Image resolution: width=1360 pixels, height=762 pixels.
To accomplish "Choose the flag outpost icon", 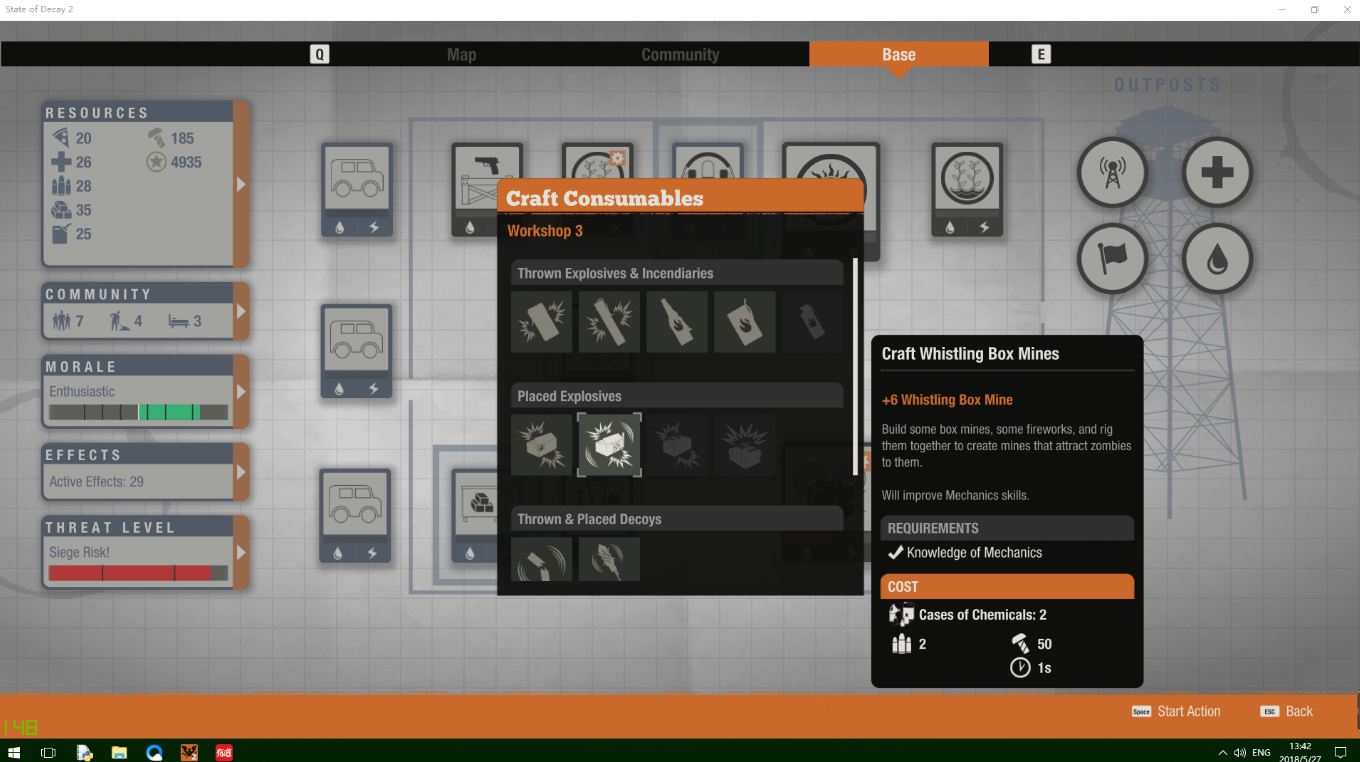I will [1111, 259].
